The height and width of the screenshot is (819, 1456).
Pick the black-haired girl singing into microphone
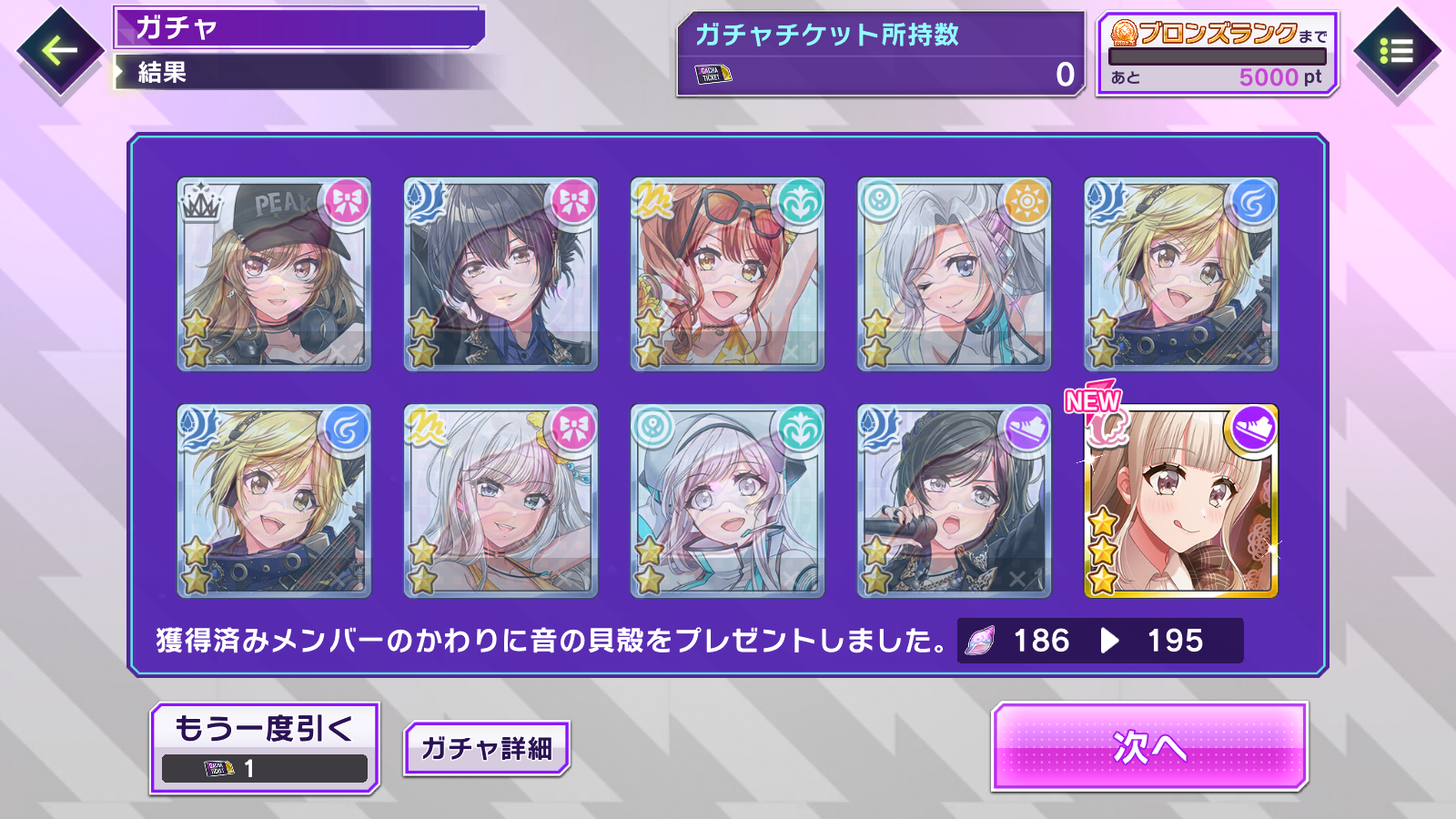tap(954, 501)
